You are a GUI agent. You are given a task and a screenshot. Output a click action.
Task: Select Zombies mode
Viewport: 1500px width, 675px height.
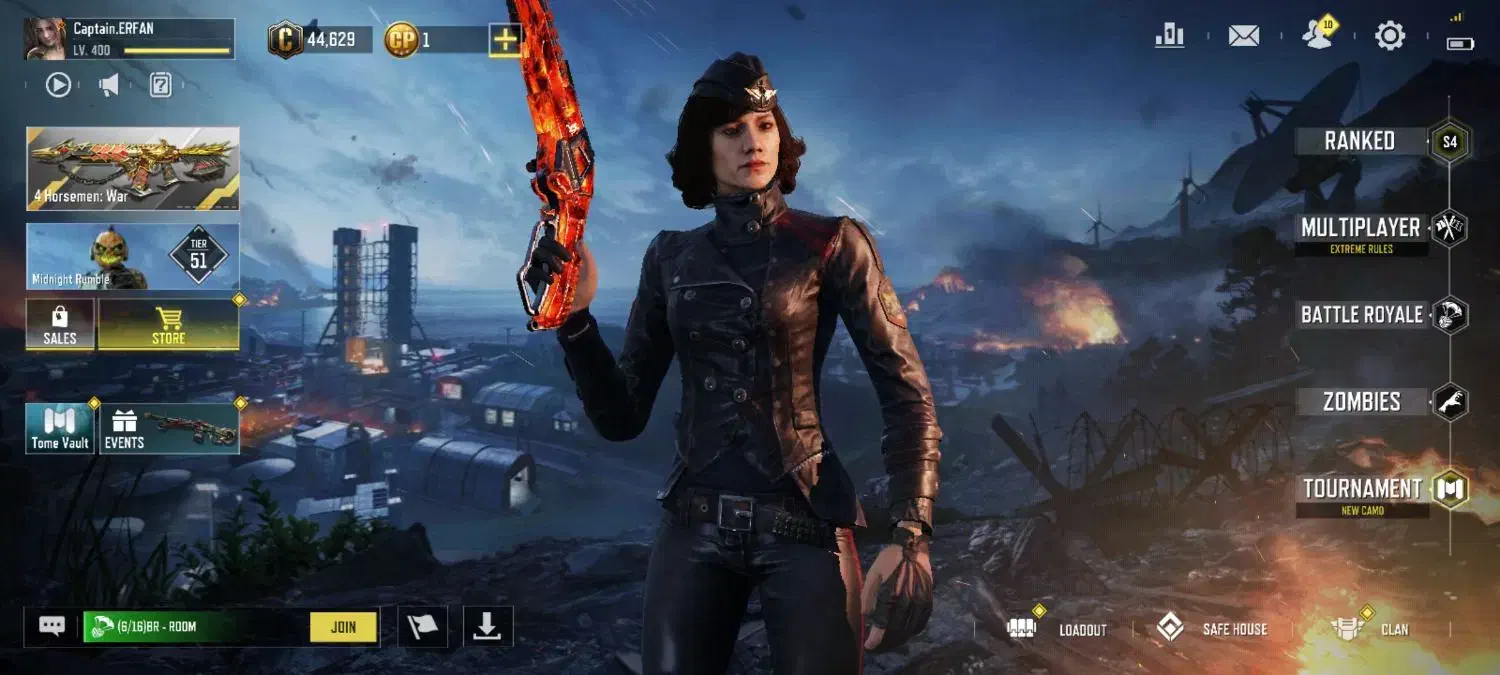1361,402
